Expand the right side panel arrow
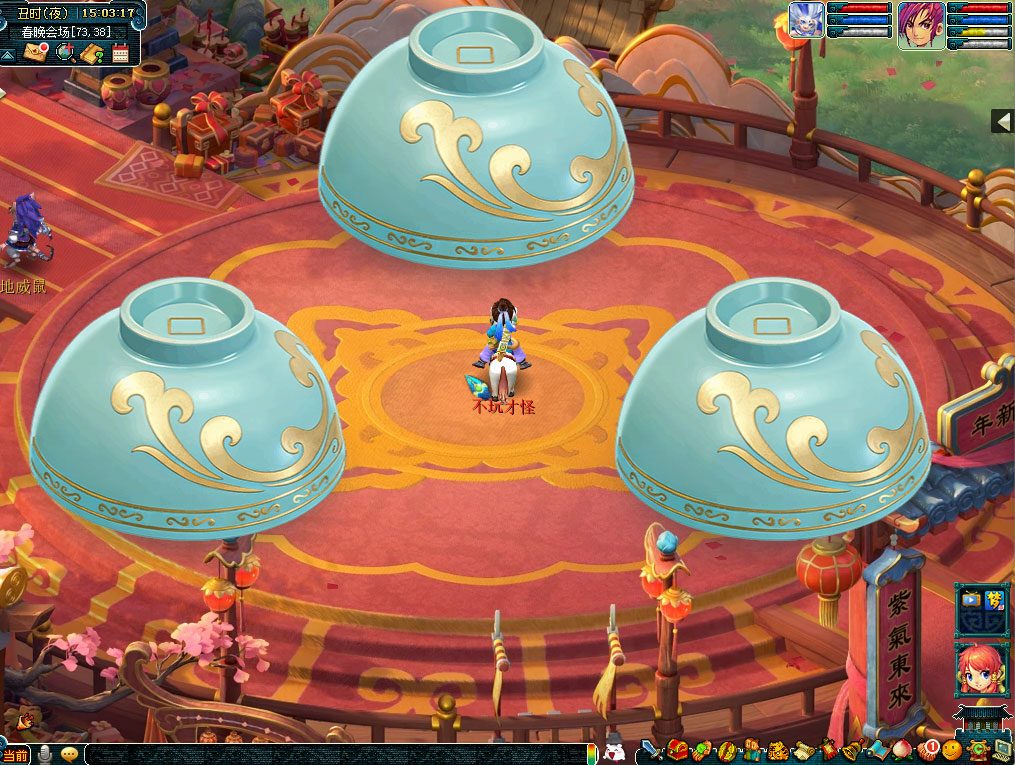 coord(1002,121)
